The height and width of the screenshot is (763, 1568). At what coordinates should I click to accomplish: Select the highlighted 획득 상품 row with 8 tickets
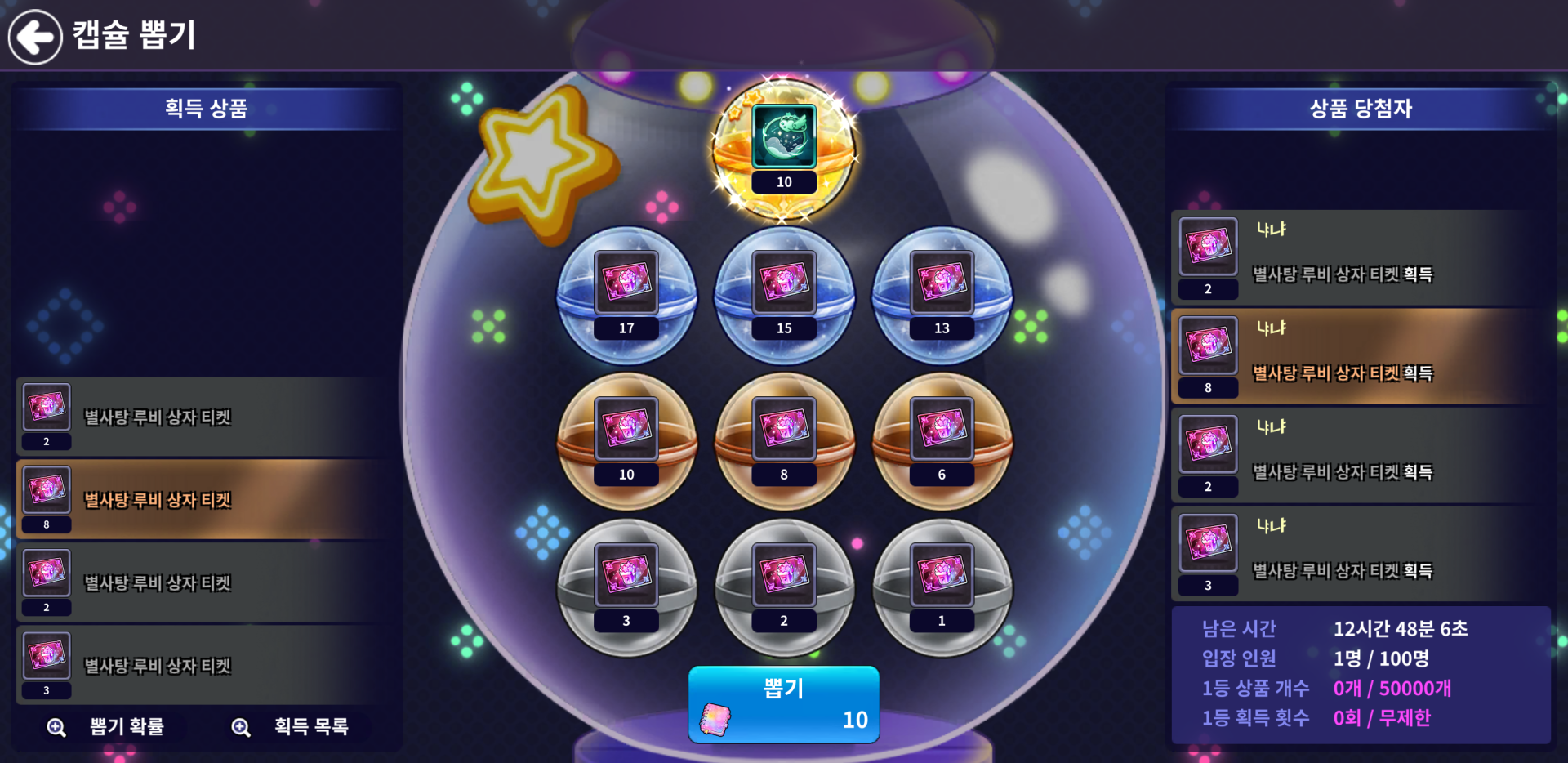204,499
